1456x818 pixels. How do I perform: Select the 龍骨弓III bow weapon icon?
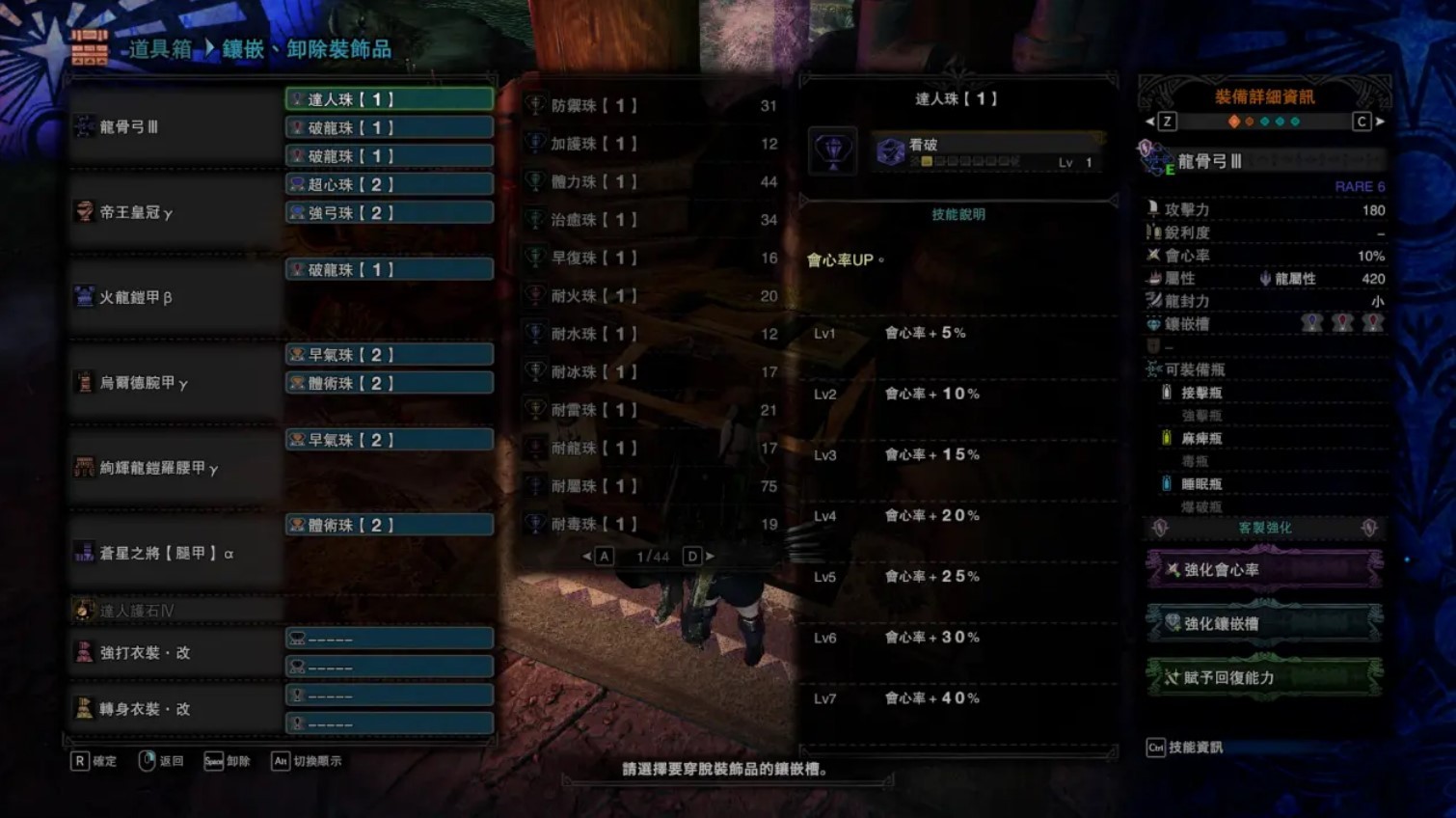[85, 126]
